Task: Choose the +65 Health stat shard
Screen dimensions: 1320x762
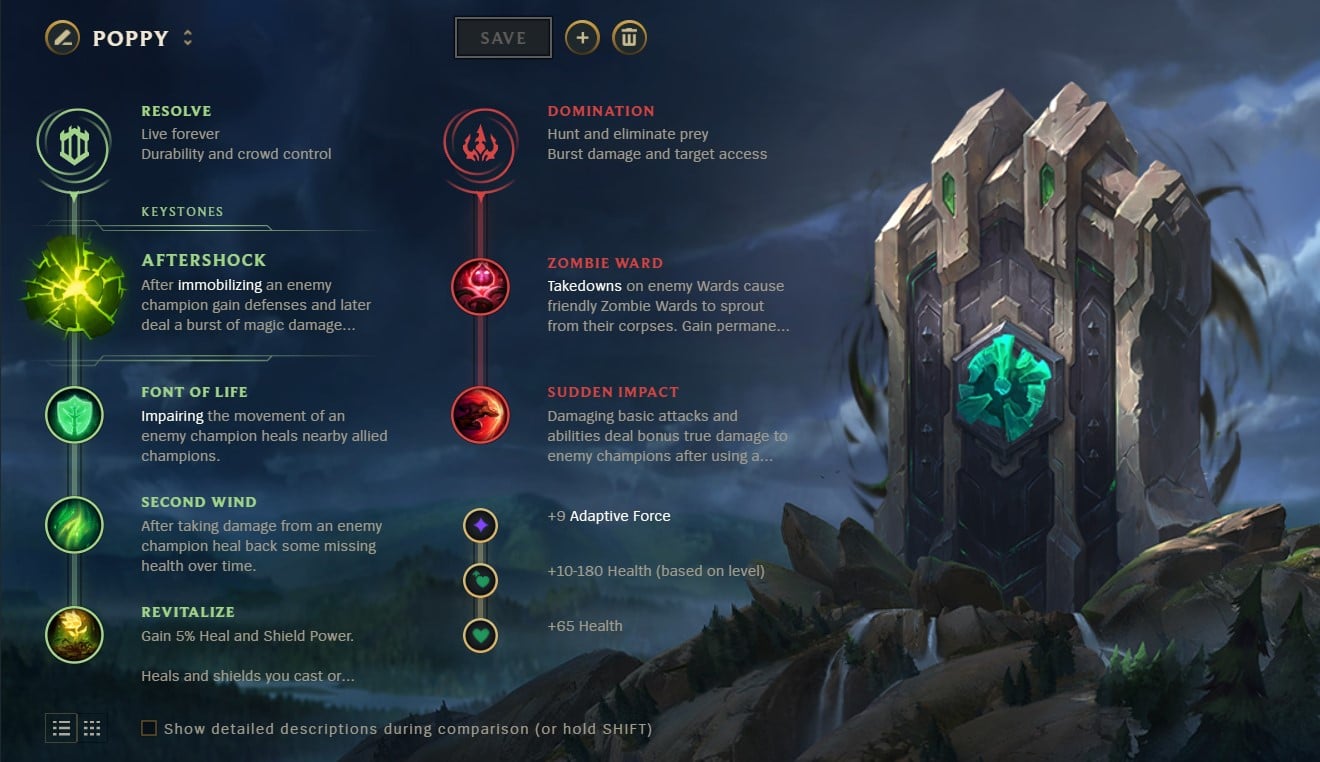Action: 480,634
